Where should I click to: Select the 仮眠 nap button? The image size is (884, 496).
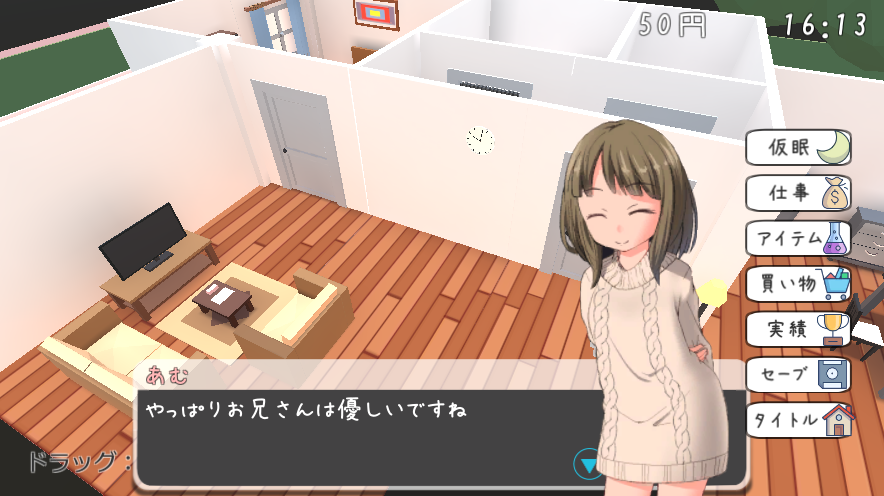point(797,148)
